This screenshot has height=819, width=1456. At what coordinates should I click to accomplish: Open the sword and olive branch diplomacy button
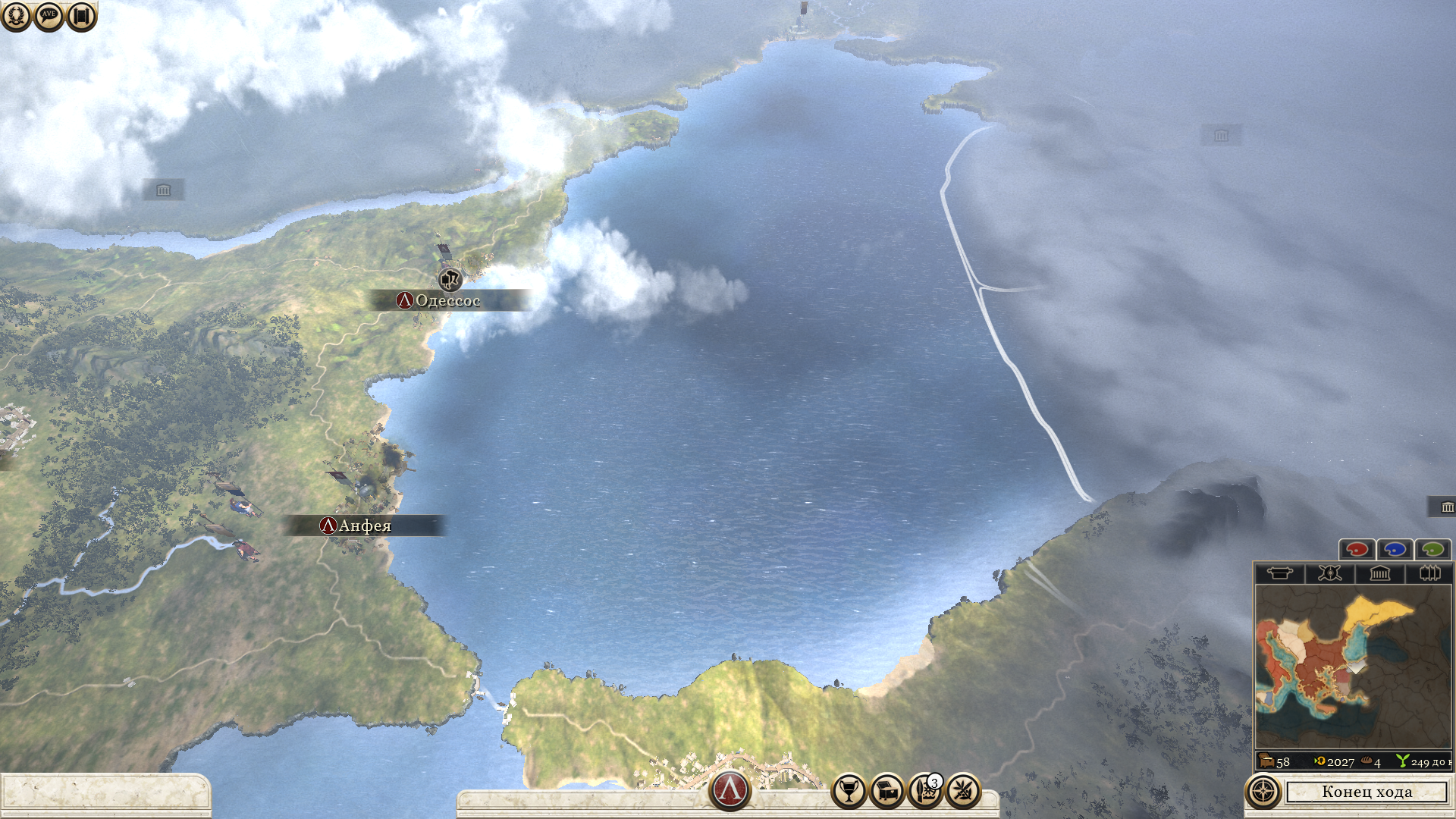point(963,792)
